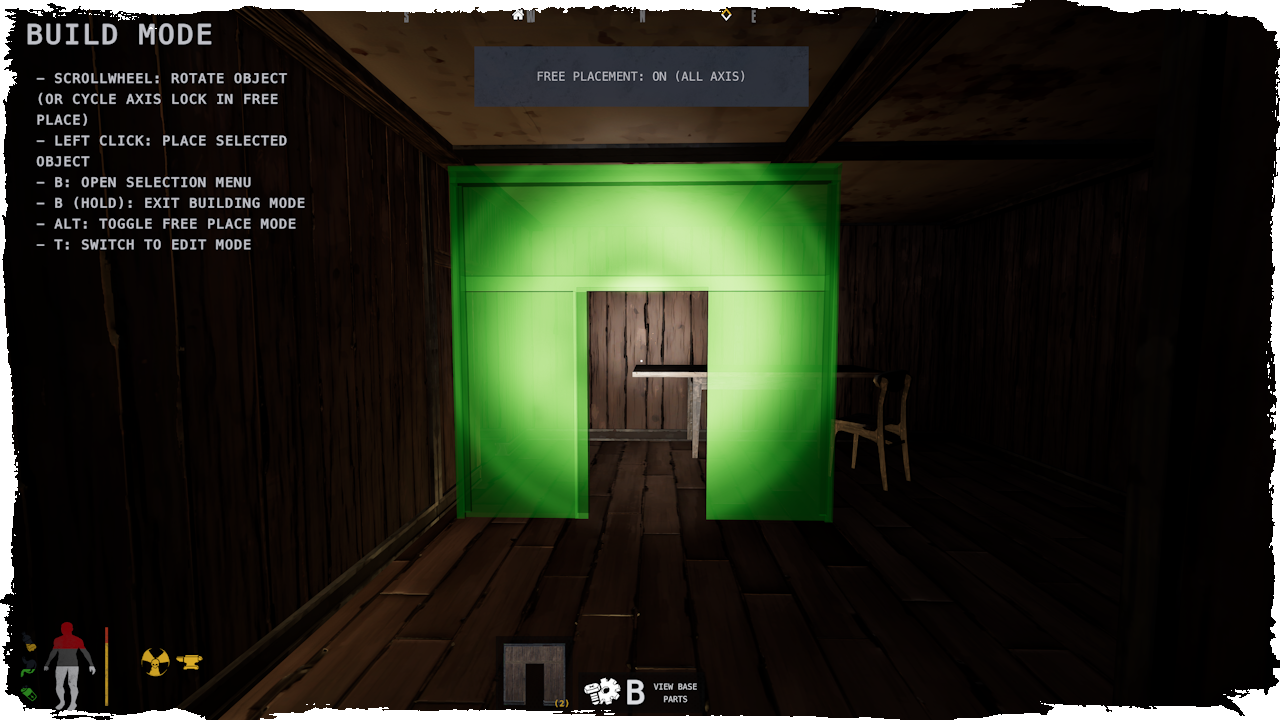
Task: Click the anvil crafting status icon
Action: tap(192, 661)
